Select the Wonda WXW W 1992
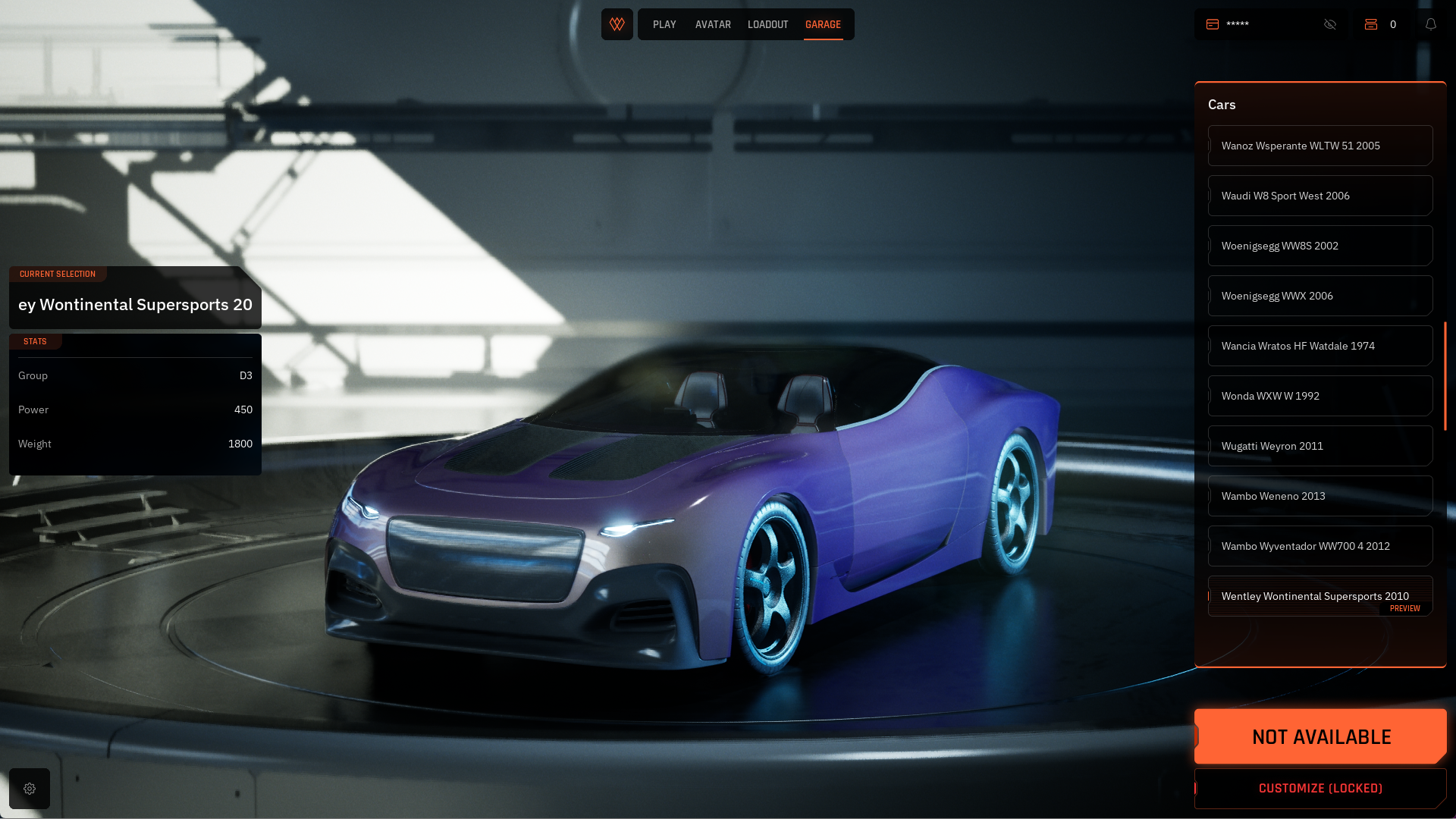1456x819 pixels. pos(1320,396)
